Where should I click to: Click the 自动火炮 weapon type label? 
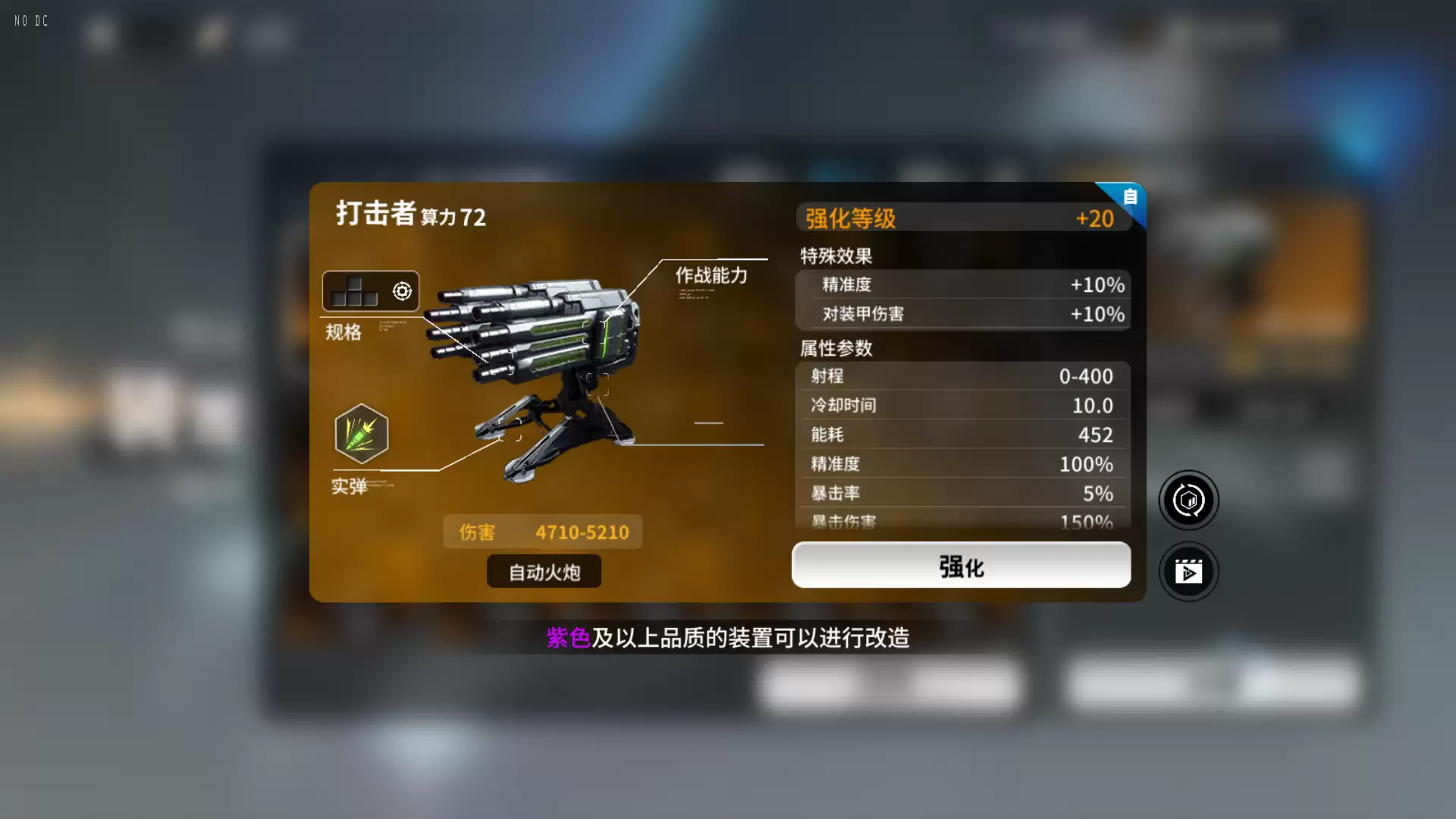[x=543, y=572]
